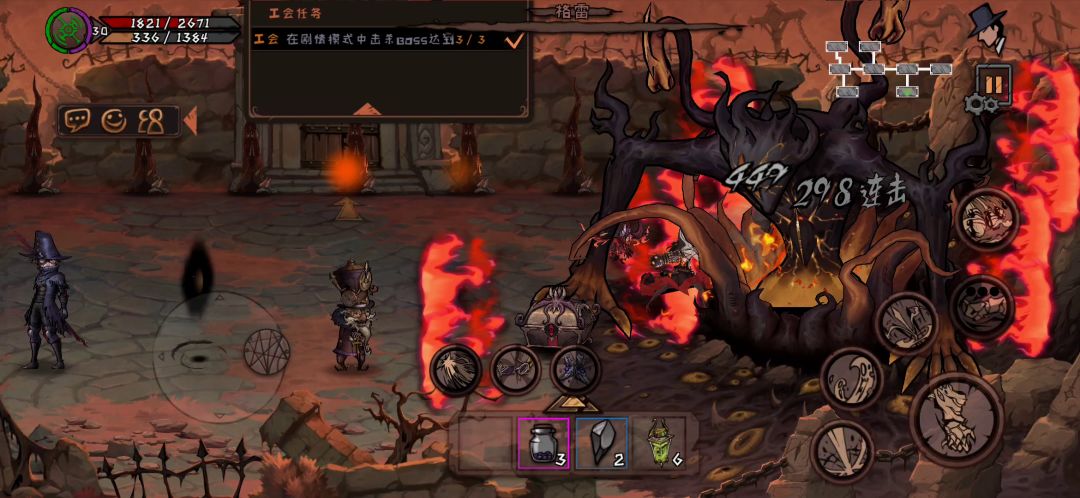Open the chat speech-bubble icon
The image size is (1080, 498).
78,121
